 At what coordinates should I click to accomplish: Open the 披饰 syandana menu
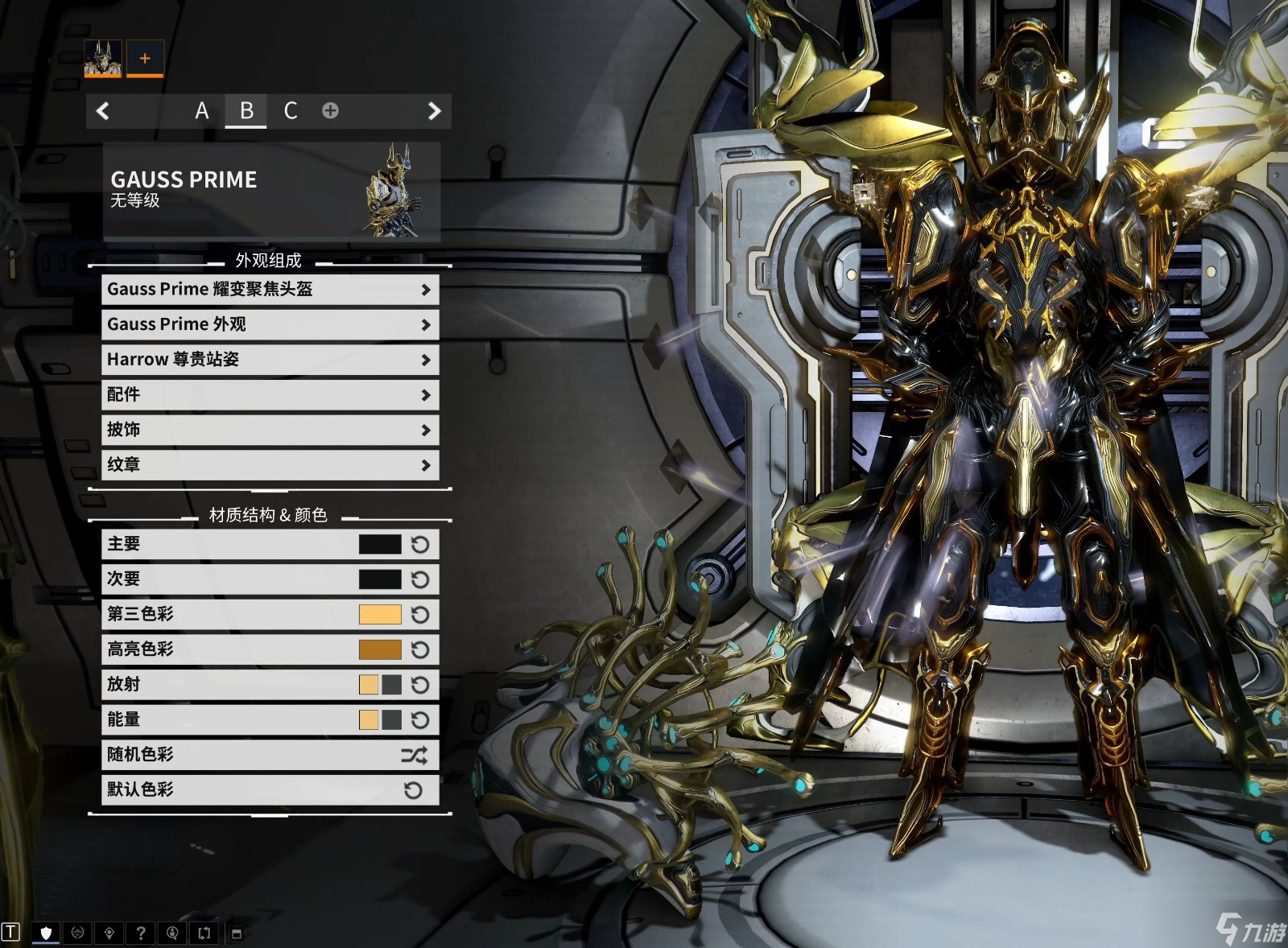tap(270, 430)
